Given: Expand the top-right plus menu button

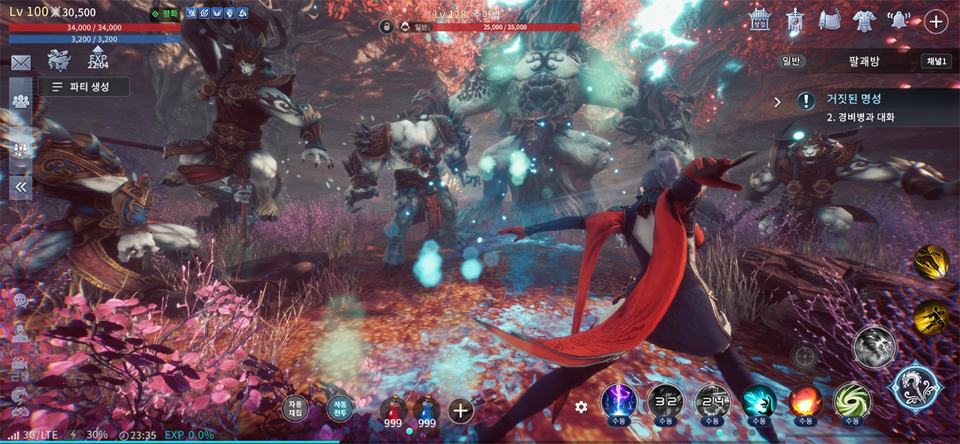Looking at the screenshot, I should pos(936,21).
